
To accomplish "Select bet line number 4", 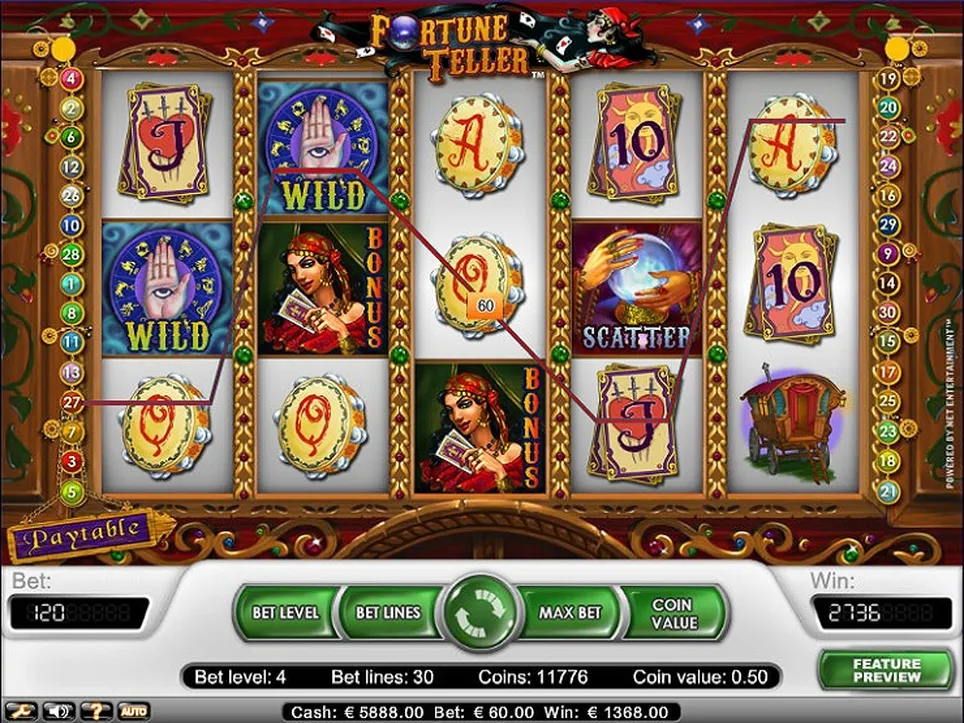I will coord(71,77).
